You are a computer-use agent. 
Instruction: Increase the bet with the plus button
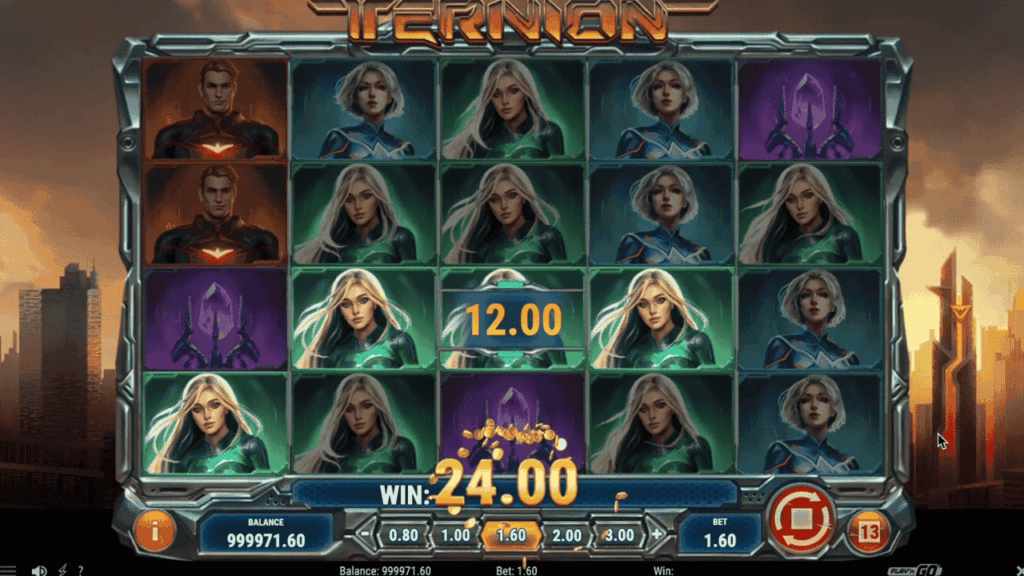click(x=657, y=535)
